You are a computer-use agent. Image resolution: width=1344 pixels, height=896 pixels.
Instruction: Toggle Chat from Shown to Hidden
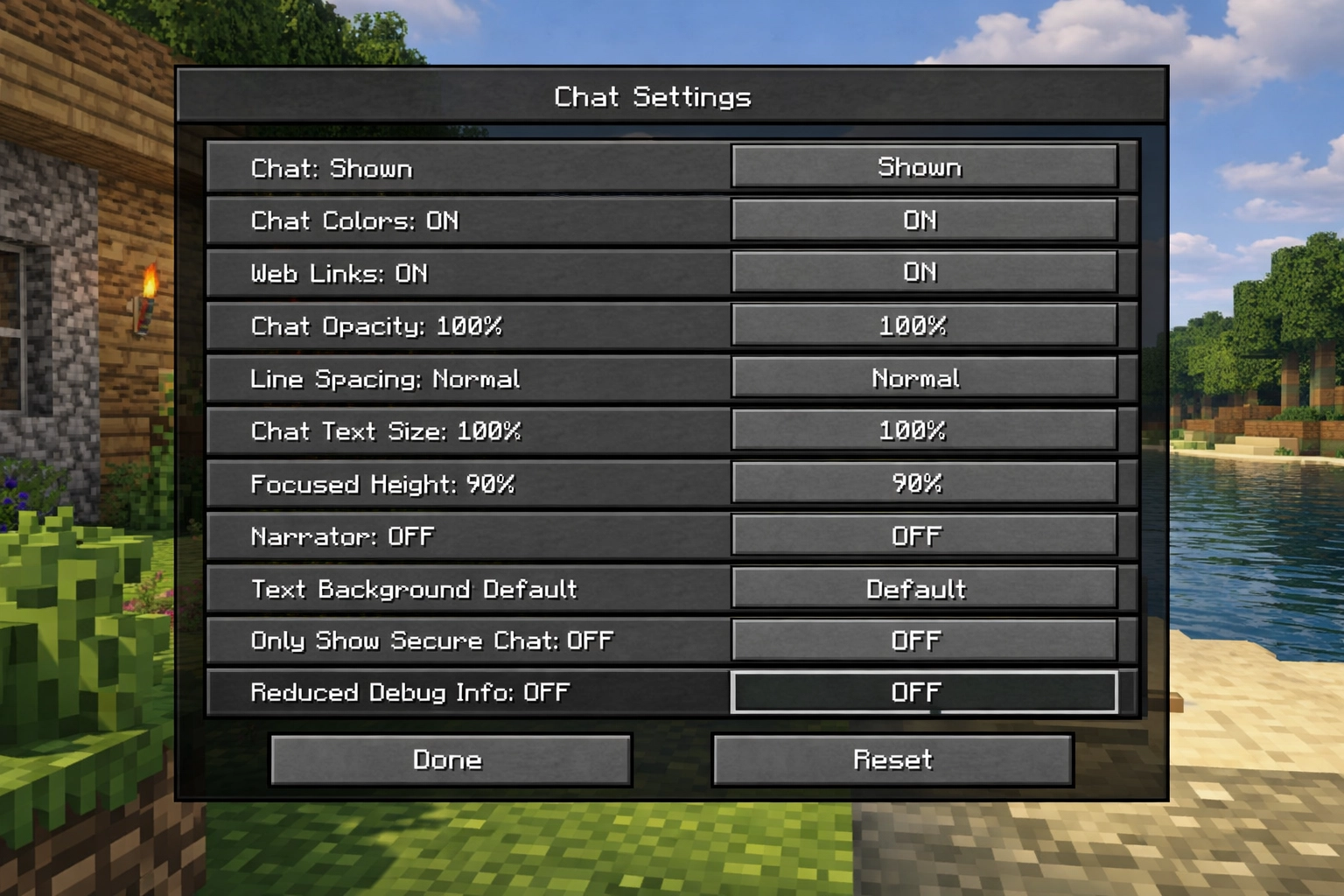click(923, 167)
